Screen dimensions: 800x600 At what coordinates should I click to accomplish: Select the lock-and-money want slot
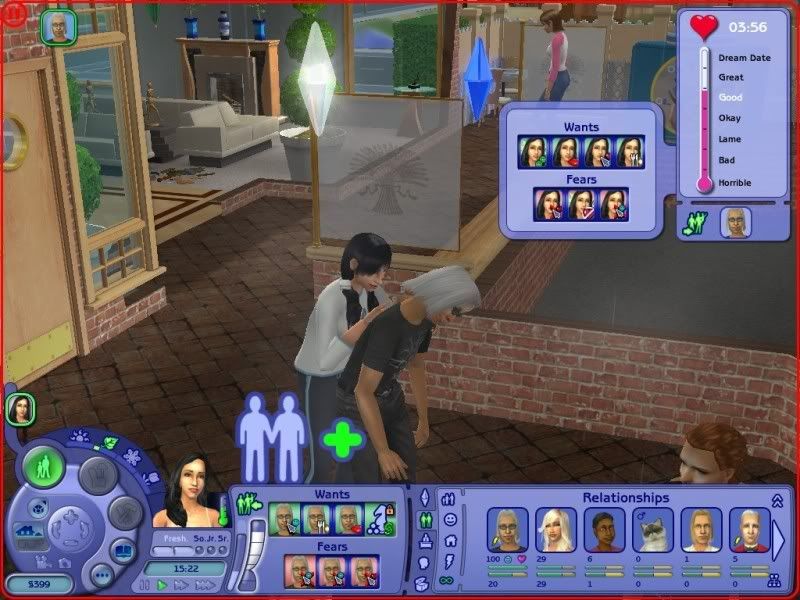378,517
